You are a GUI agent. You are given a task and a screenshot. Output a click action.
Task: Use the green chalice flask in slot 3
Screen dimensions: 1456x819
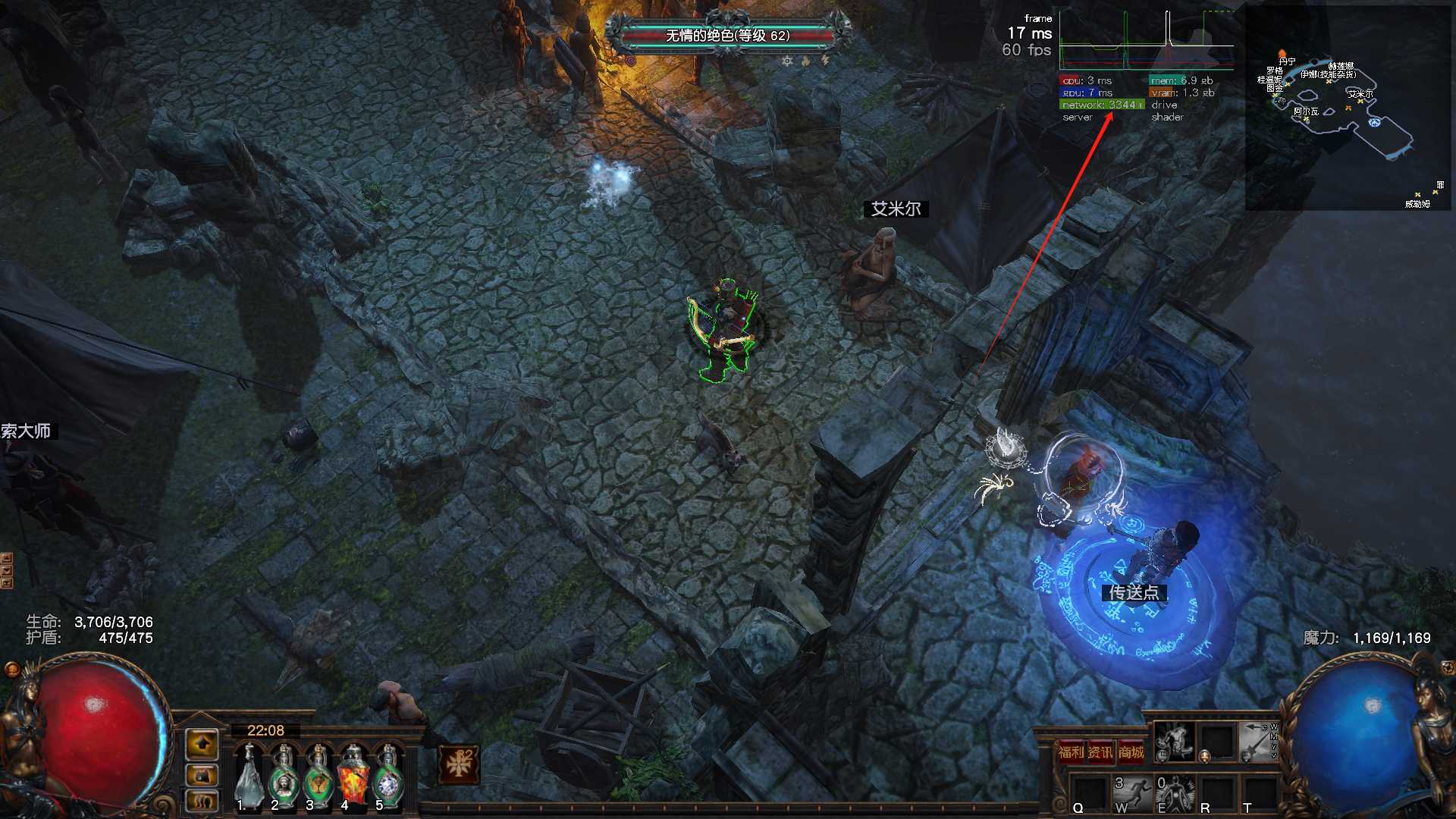(318, 777)
